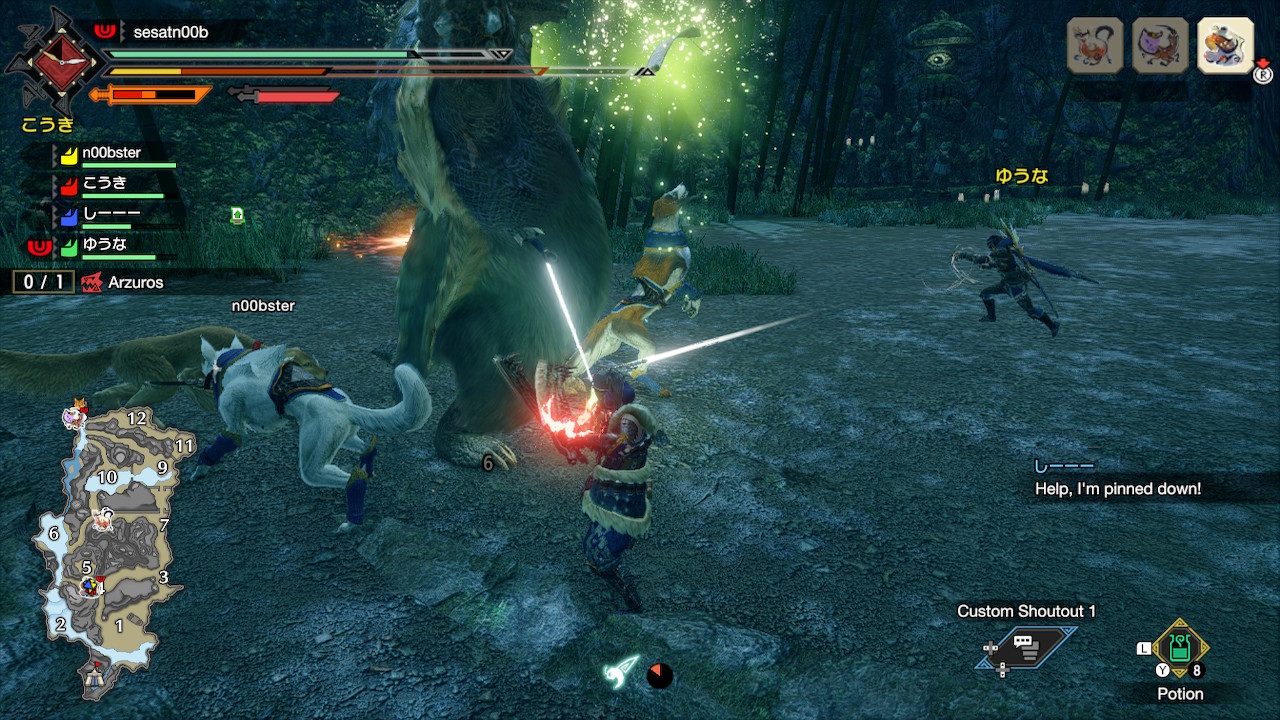Select the Potion item slot
1280x720 pixels.
coord(1180,648)
